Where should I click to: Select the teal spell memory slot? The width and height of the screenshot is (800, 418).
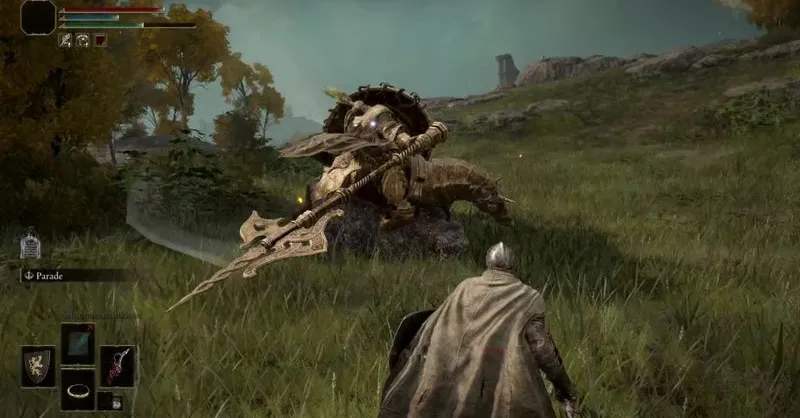(x=77, y=343)
